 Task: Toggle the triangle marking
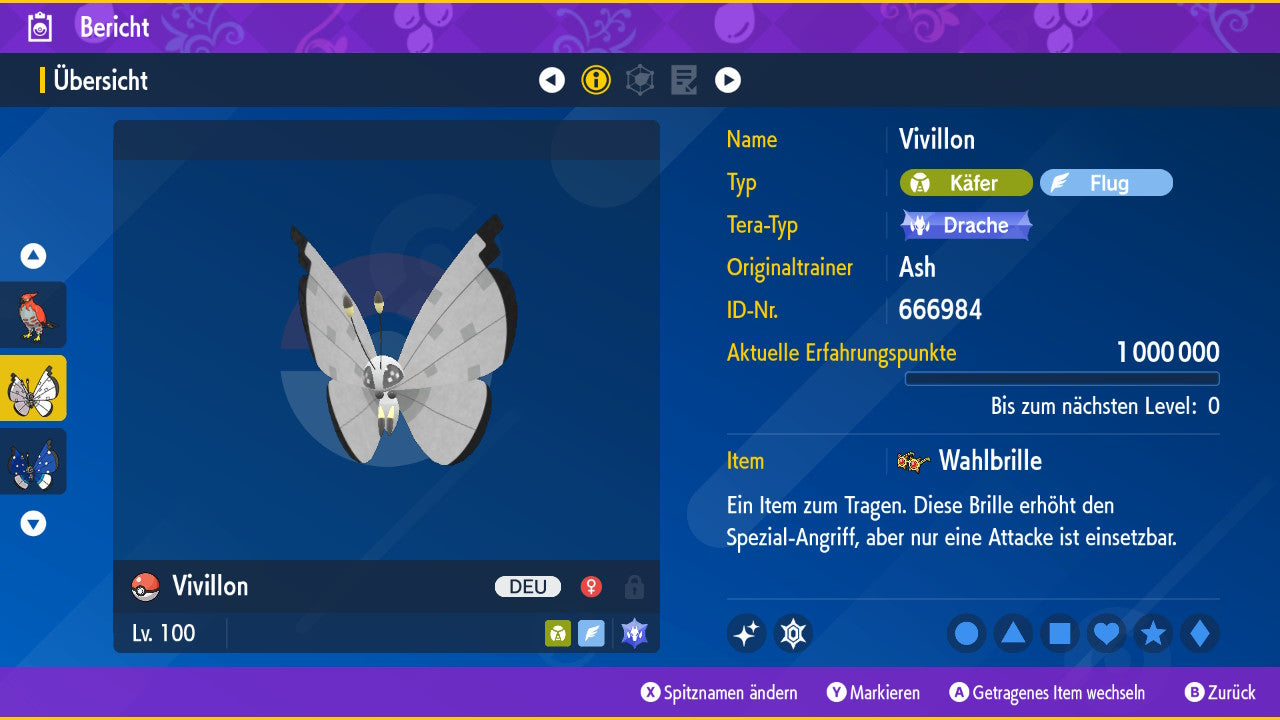(x=1013, y=634)
